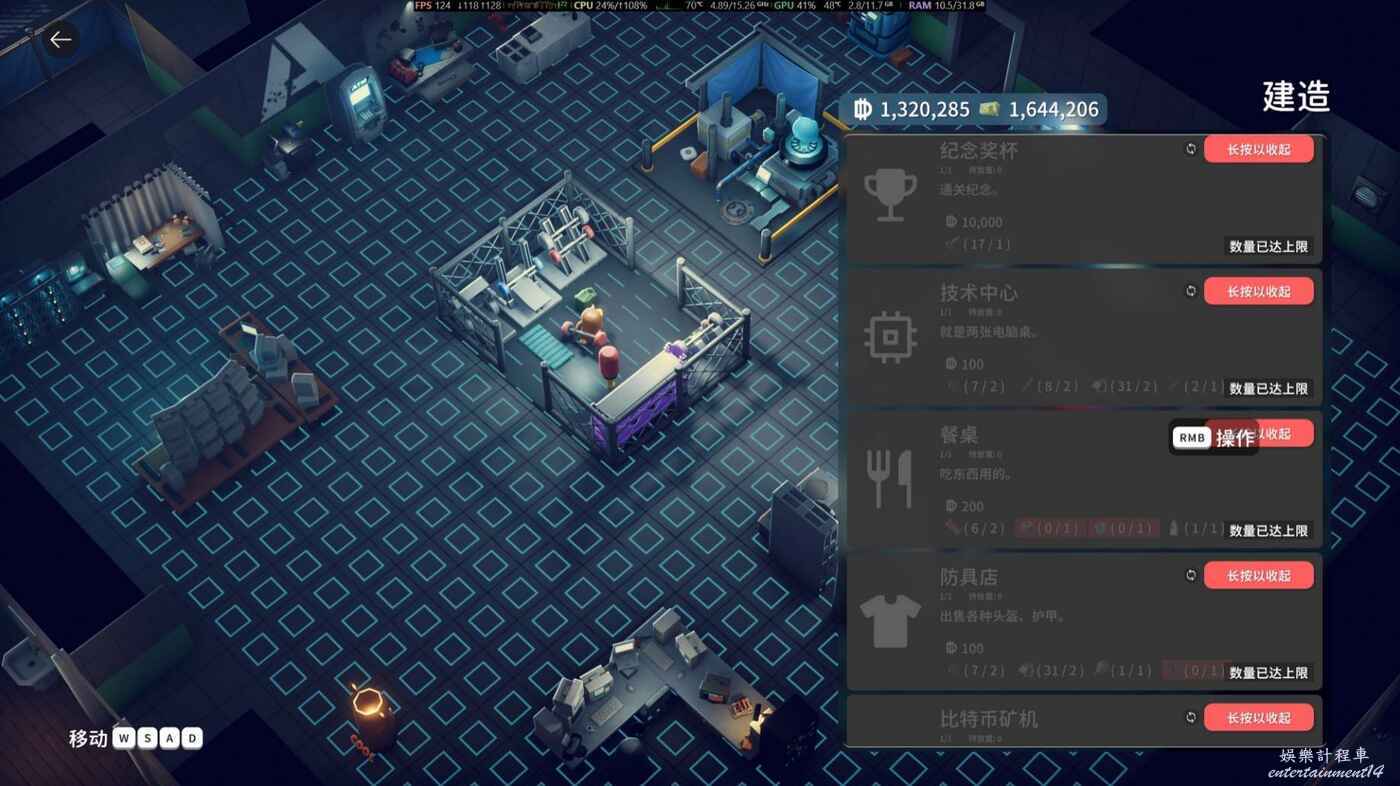Click the rotate icon beside 比特币矿机

point(1191,717)
